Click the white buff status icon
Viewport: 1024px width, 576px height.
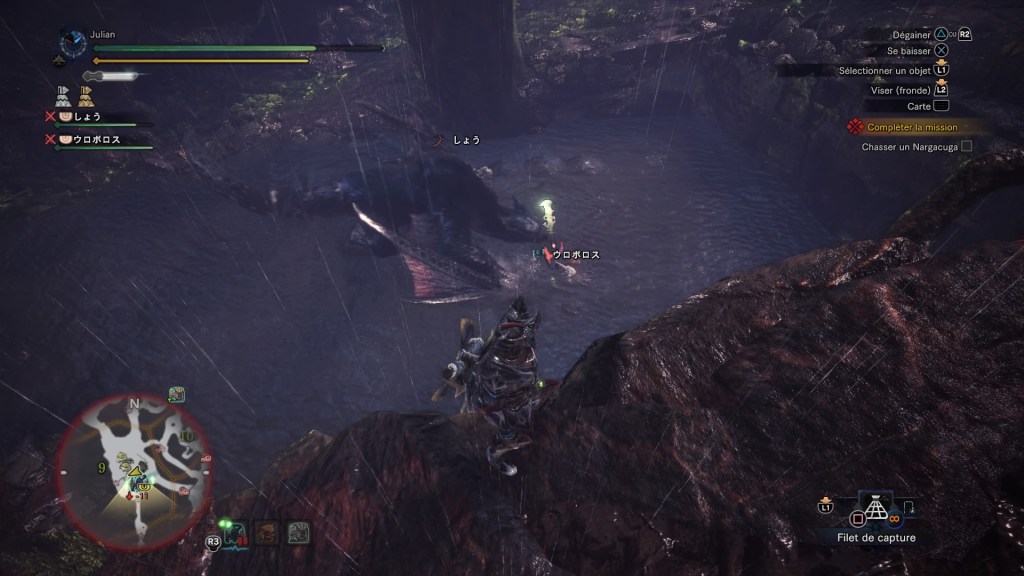coord(63,96)
